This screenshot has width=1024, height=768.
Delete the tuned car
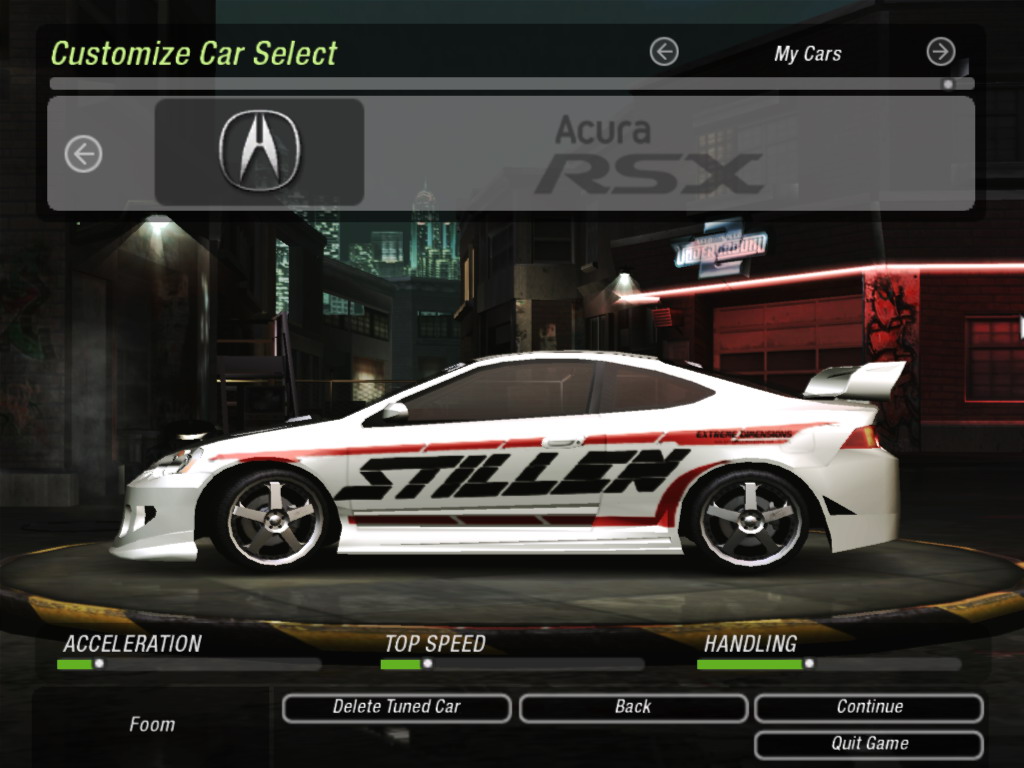pyautogui.click(x=396, y=707)
